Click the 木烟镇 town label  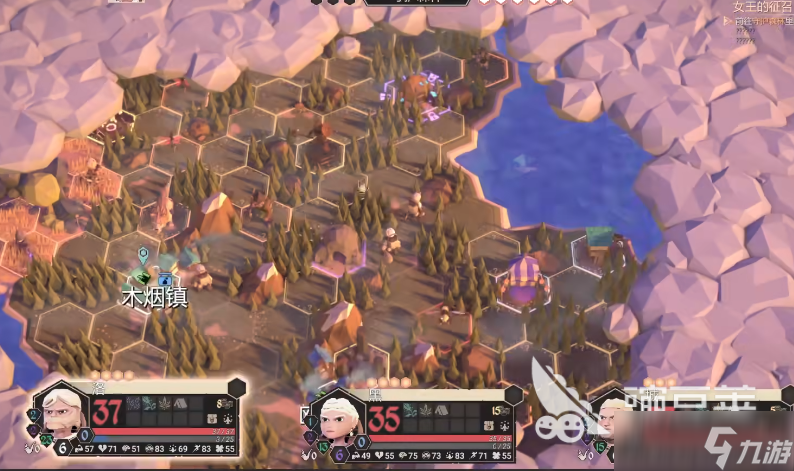point(155,297)
